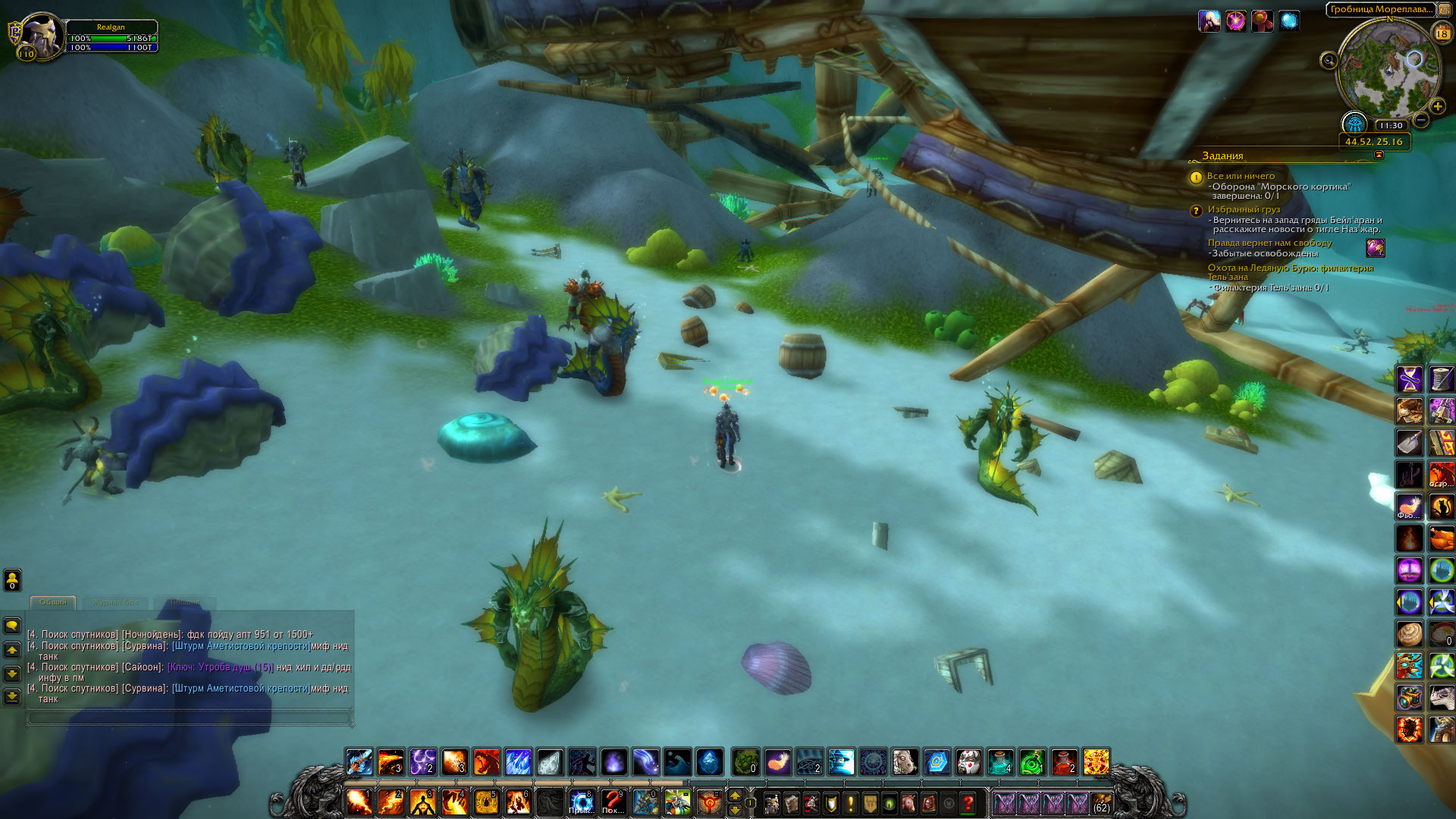Viewport: 1456px width, 819px height.
Task: Select the quest "Все или ничего"
Action: (x=1241, y=176)
